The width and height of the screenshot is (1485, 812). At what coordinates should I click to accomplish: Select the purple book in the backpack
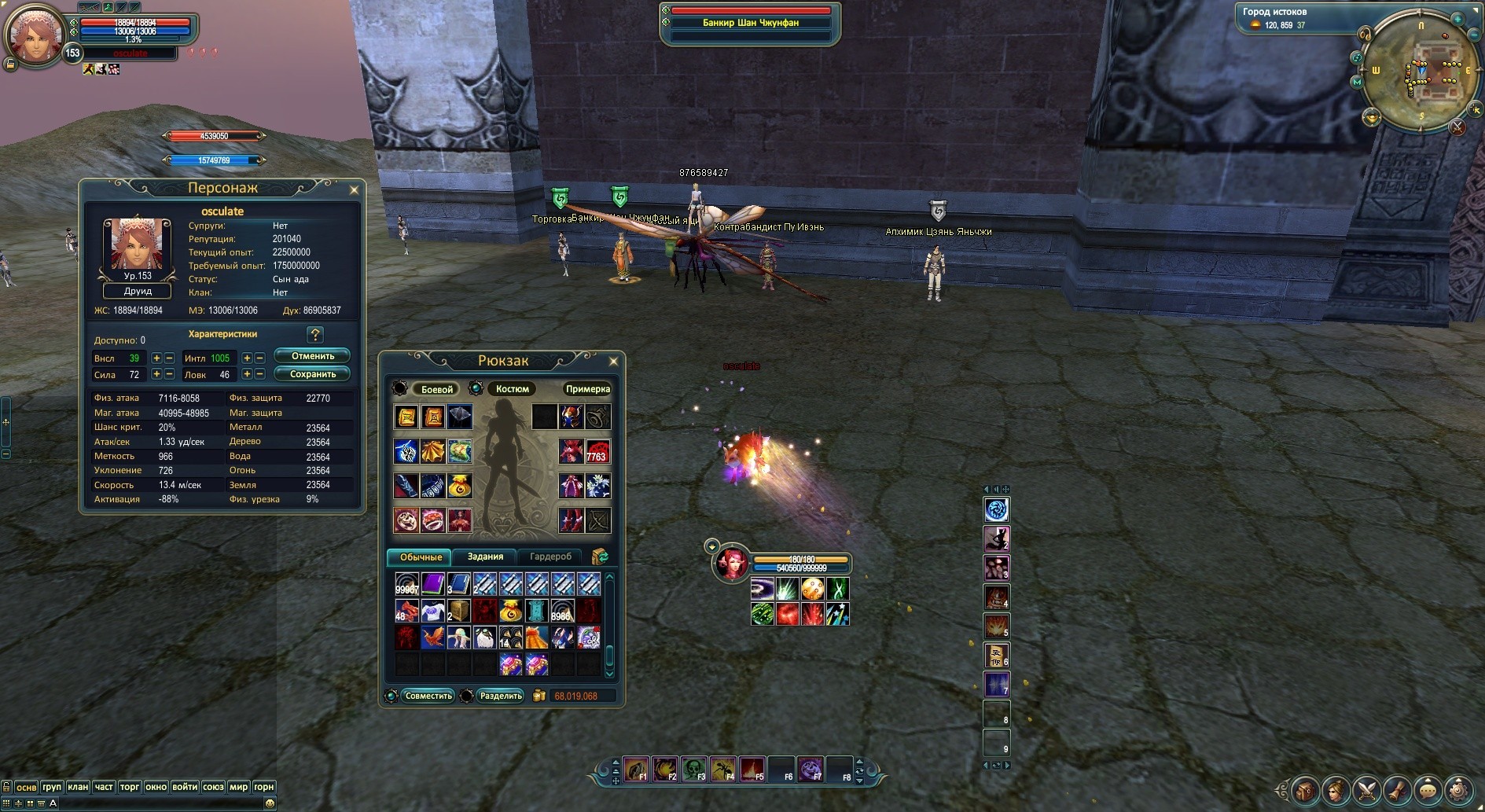[x=433, y=583]
